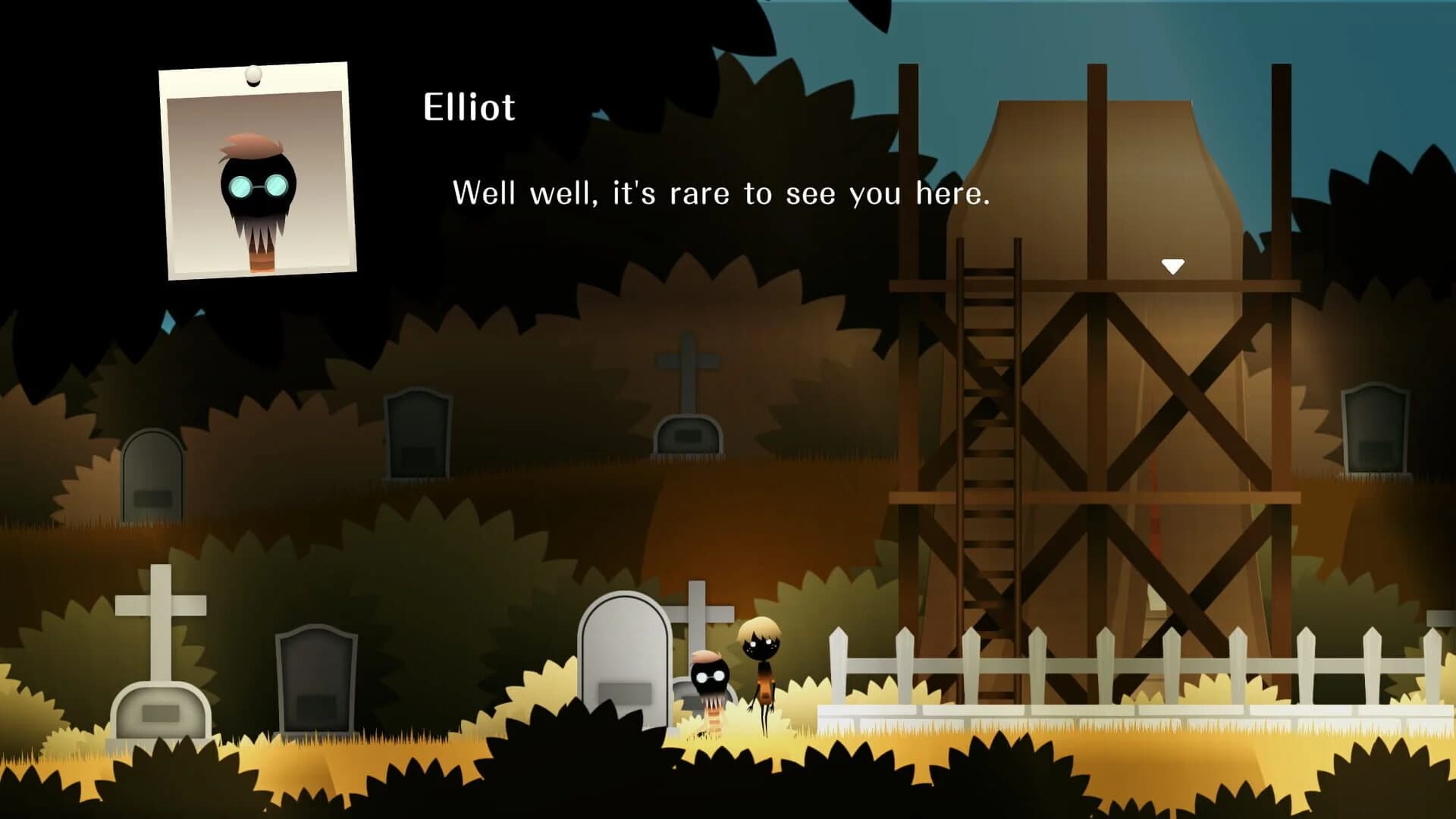
Task: Click the pin above the portrait frame
Action: tap(251, 73)
